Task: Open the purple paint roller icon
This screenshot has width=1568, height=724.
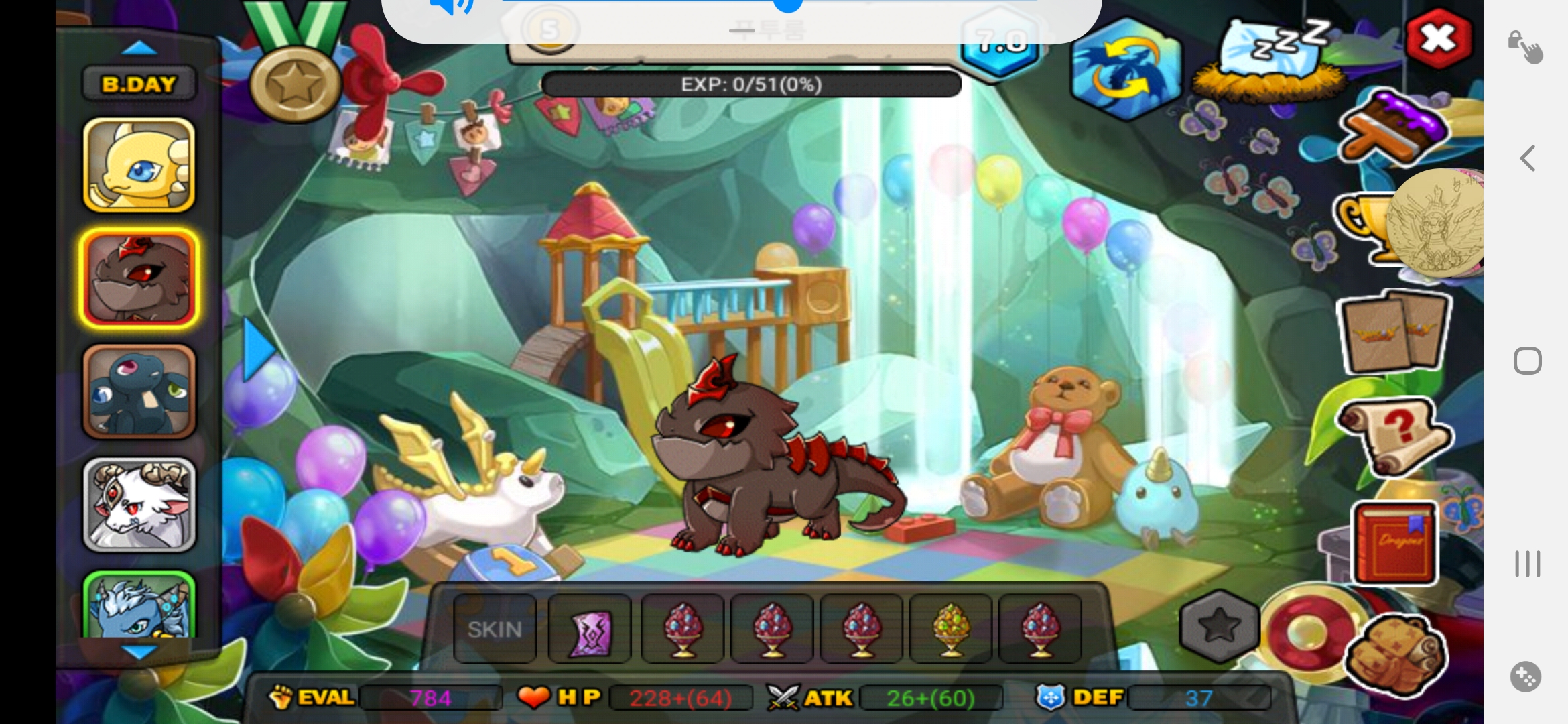Action: point(1394,129)
